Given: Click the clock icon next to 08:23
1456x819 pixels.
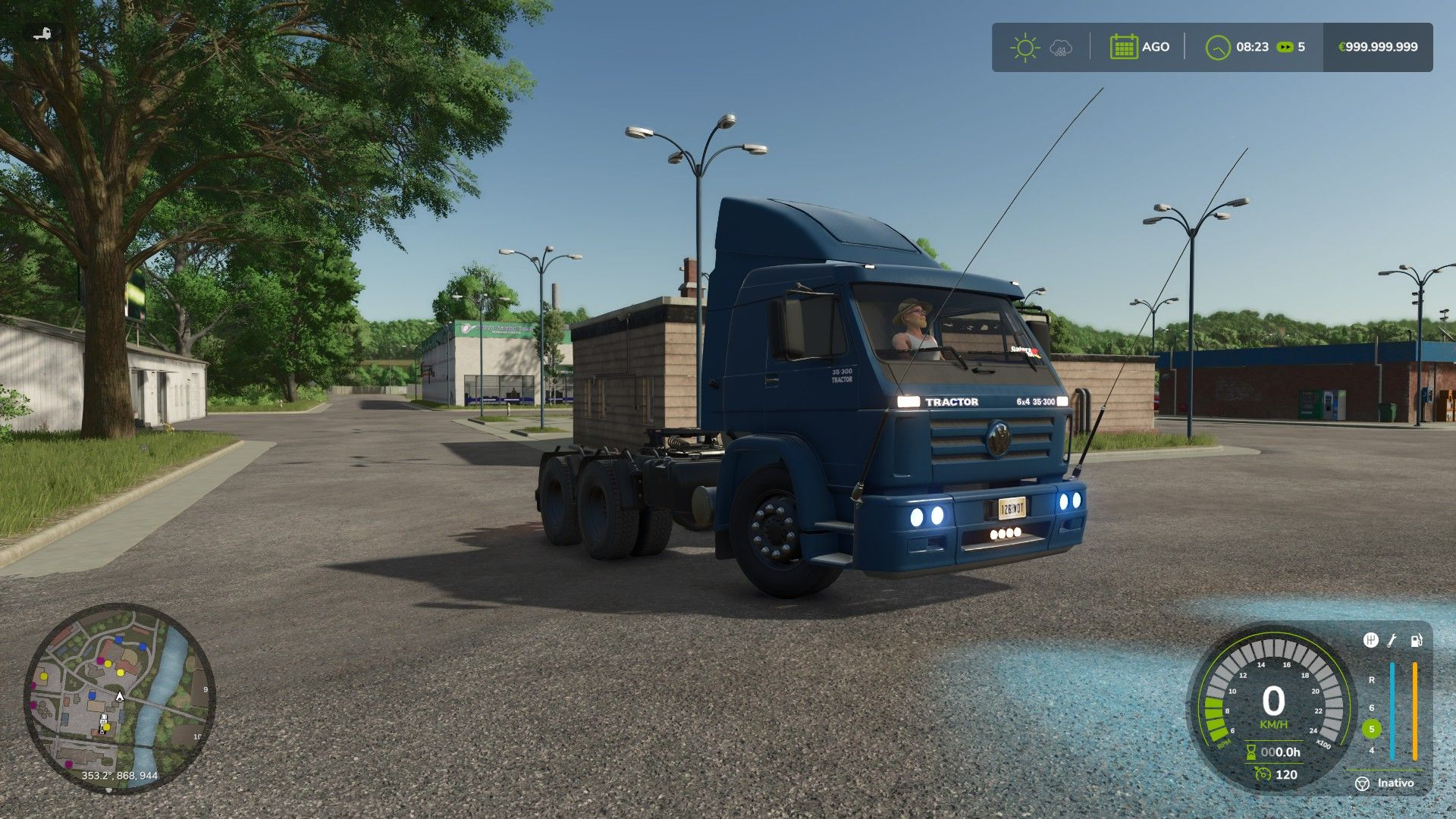Looking at the screenshot, I should (x=1217, y=47).
